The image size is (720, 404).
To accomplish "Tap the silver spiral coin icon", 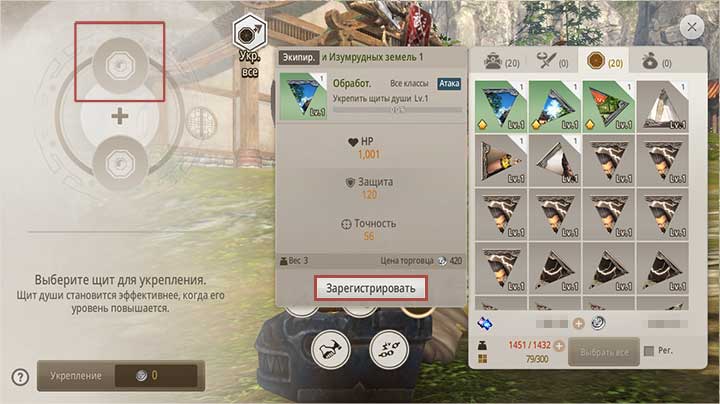I will coord(598,323).
